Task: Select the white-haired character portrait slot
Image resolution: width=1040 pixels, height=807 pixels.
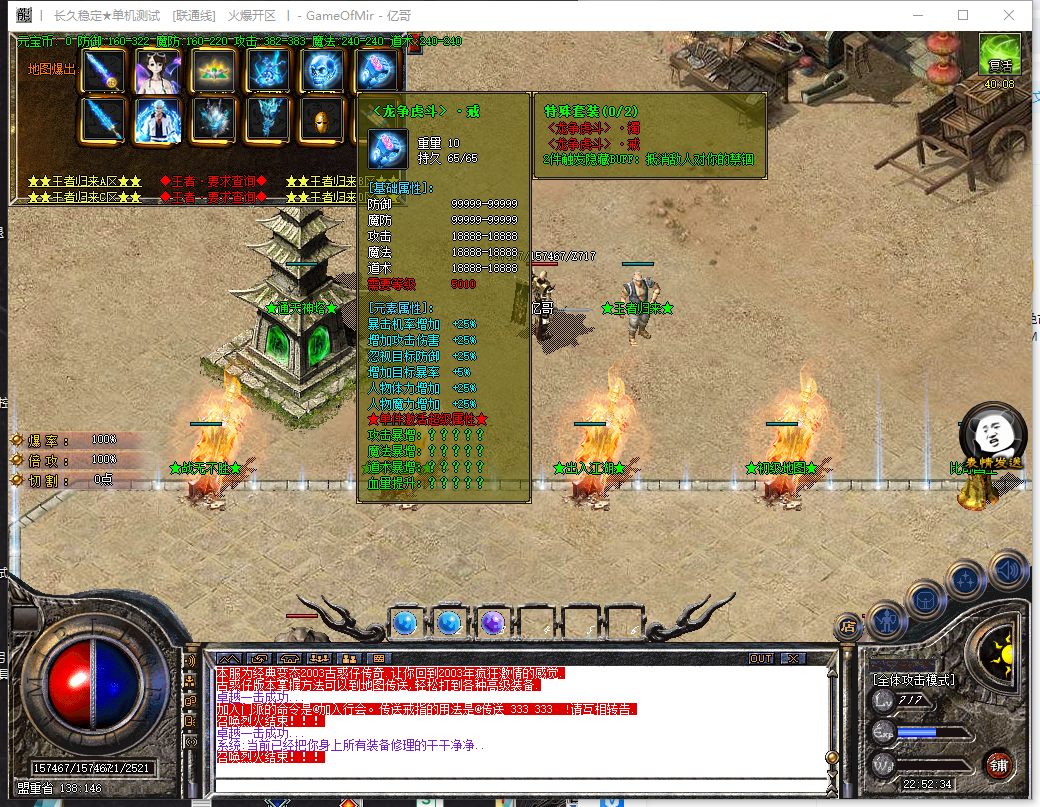Action: coord(158,120)
